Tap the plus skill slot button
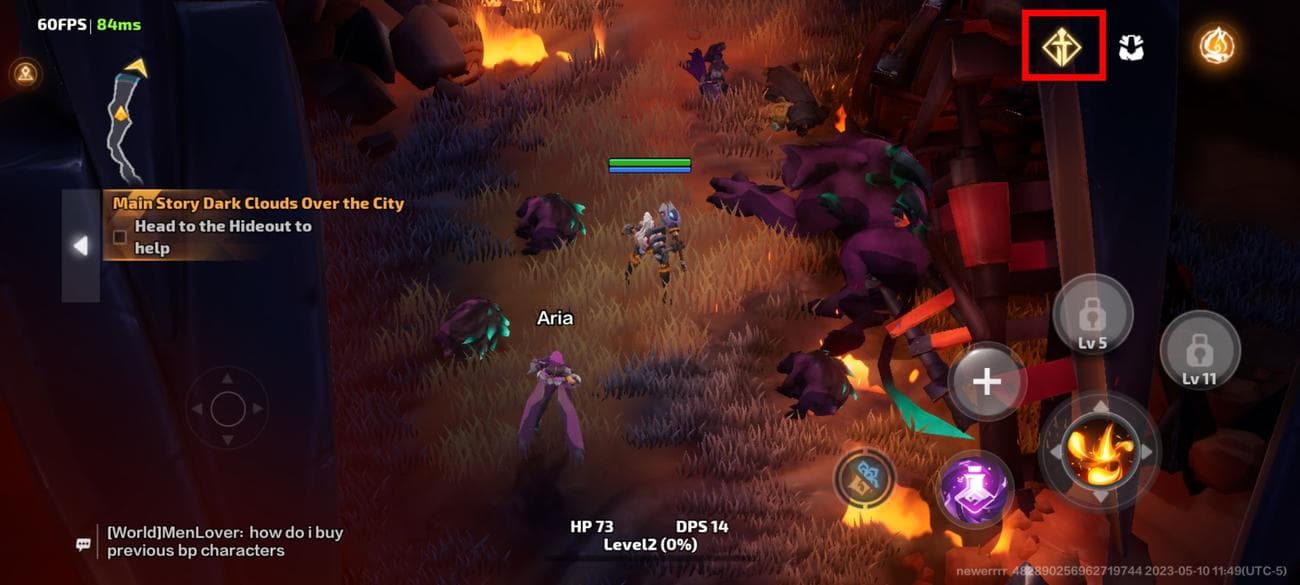 coord(987,381)
